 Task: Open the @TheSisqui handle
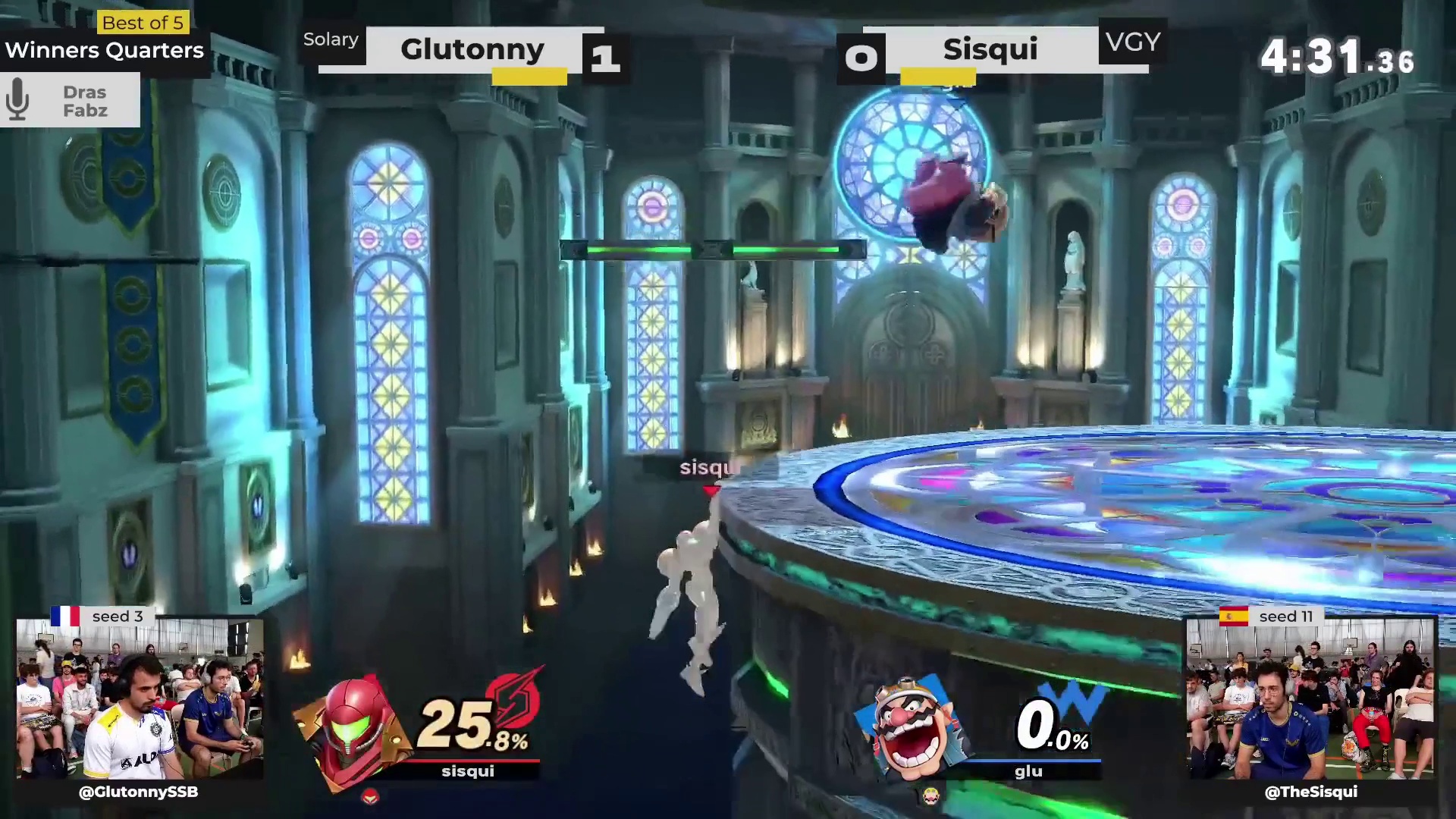click(1311, 792)
